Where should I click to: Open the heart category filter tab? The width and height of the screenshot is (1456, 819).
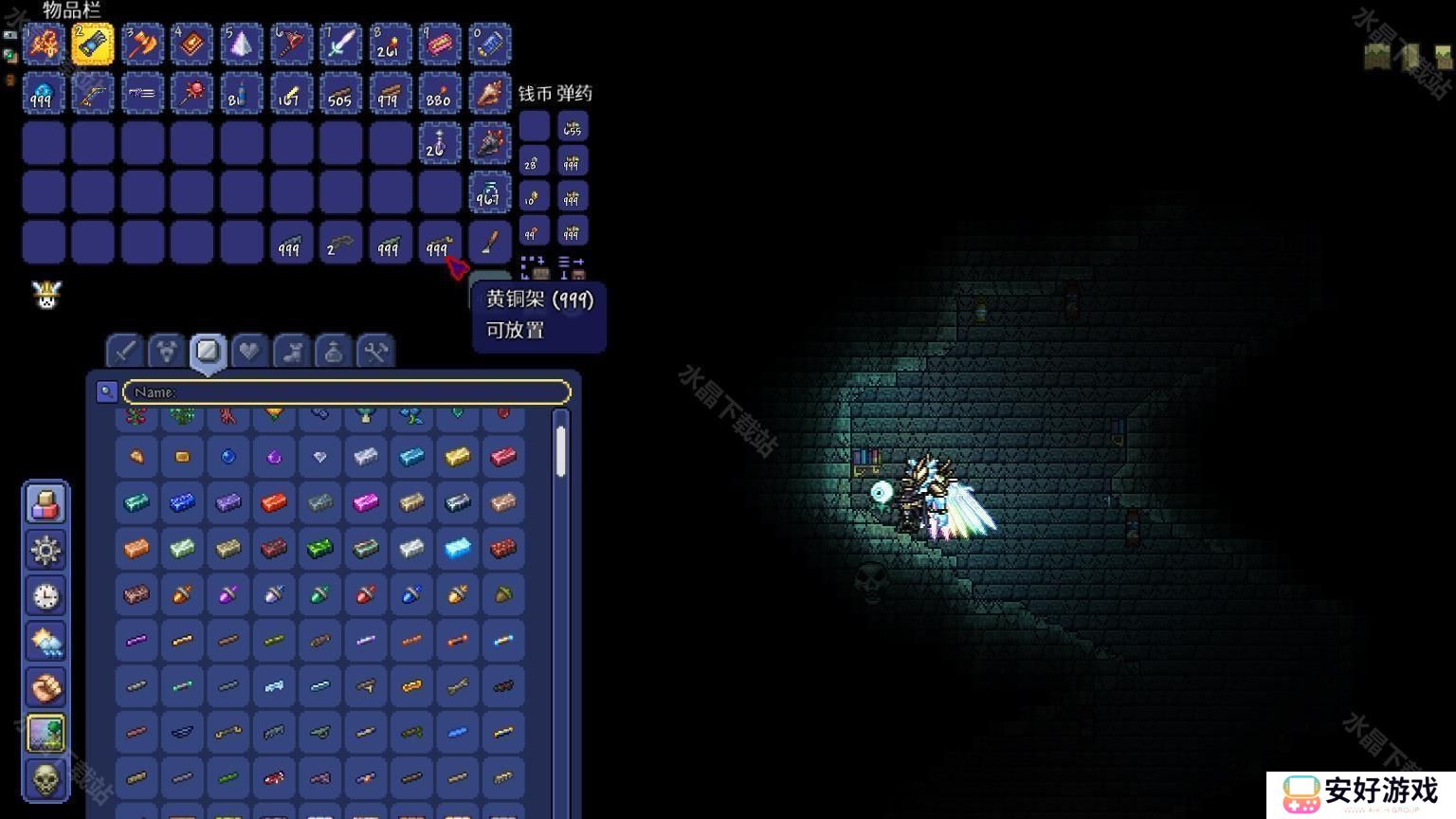click(x=249, y=352)
